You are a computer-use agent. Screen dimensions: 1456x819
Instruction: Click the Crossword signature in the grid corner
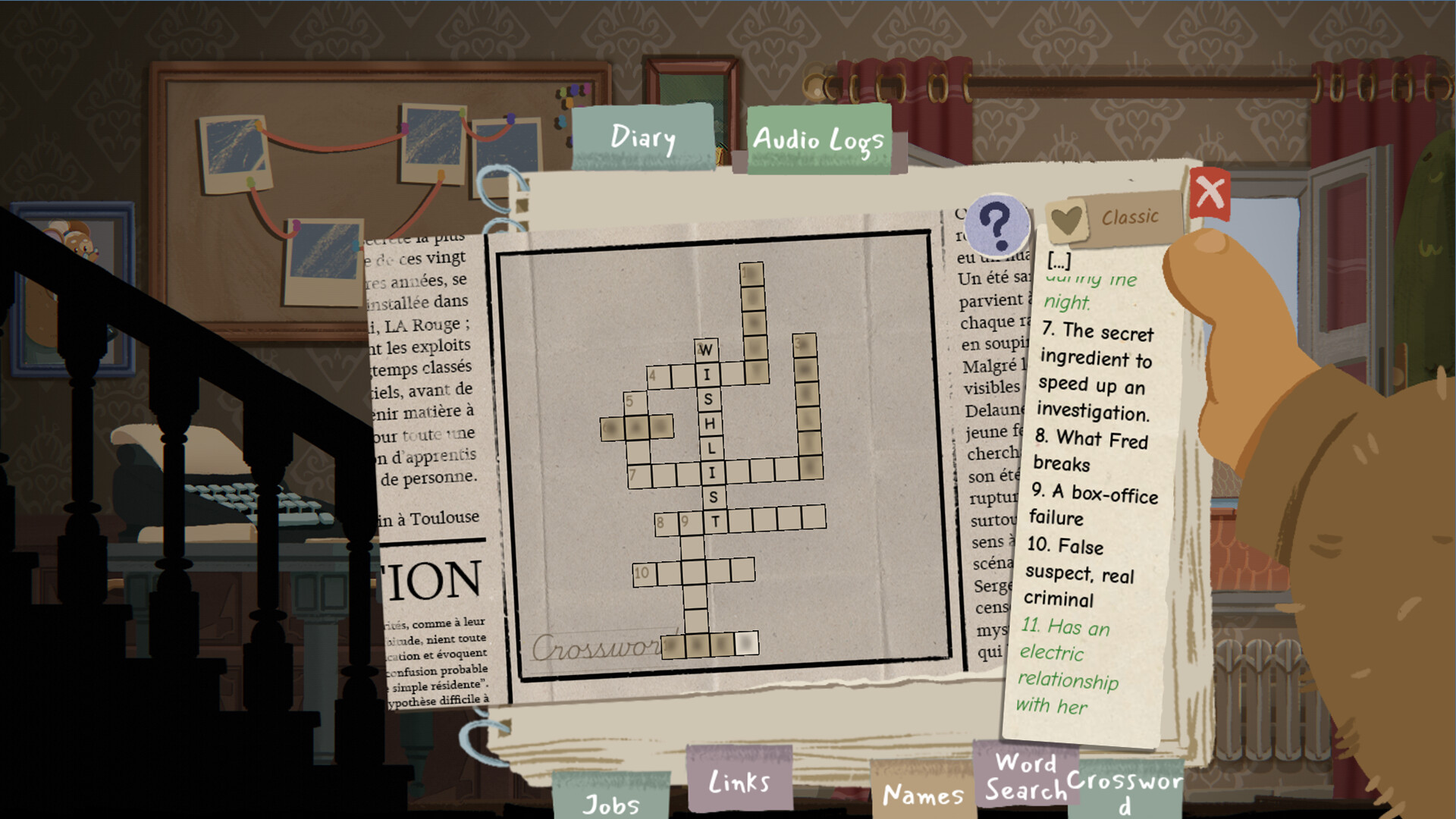[588, 648]
